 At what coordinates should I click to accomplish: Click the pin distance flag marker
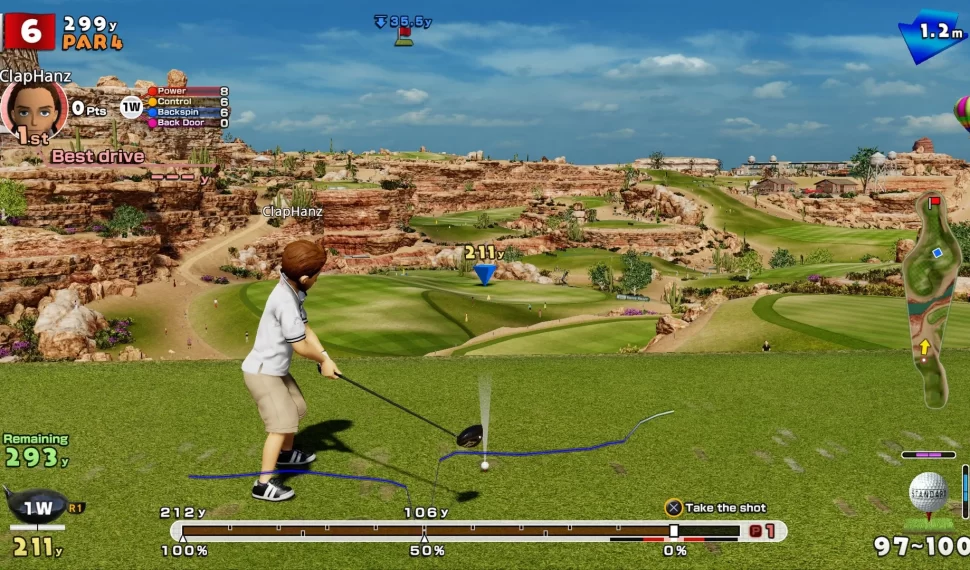404,36
